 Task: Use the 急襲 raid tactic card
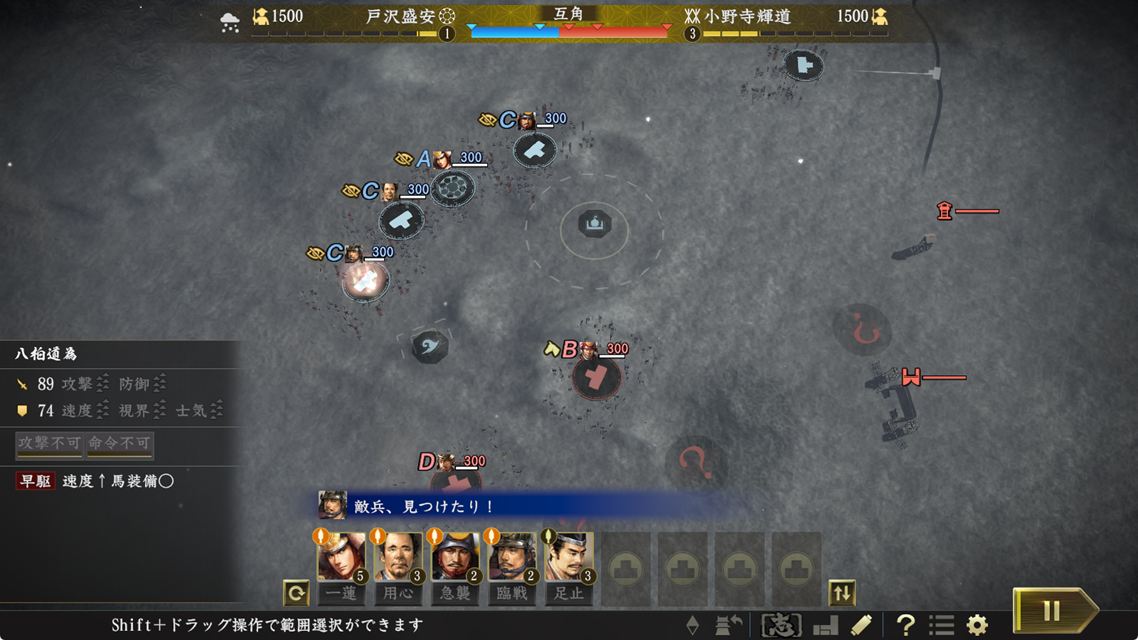[x=455, y=558]
